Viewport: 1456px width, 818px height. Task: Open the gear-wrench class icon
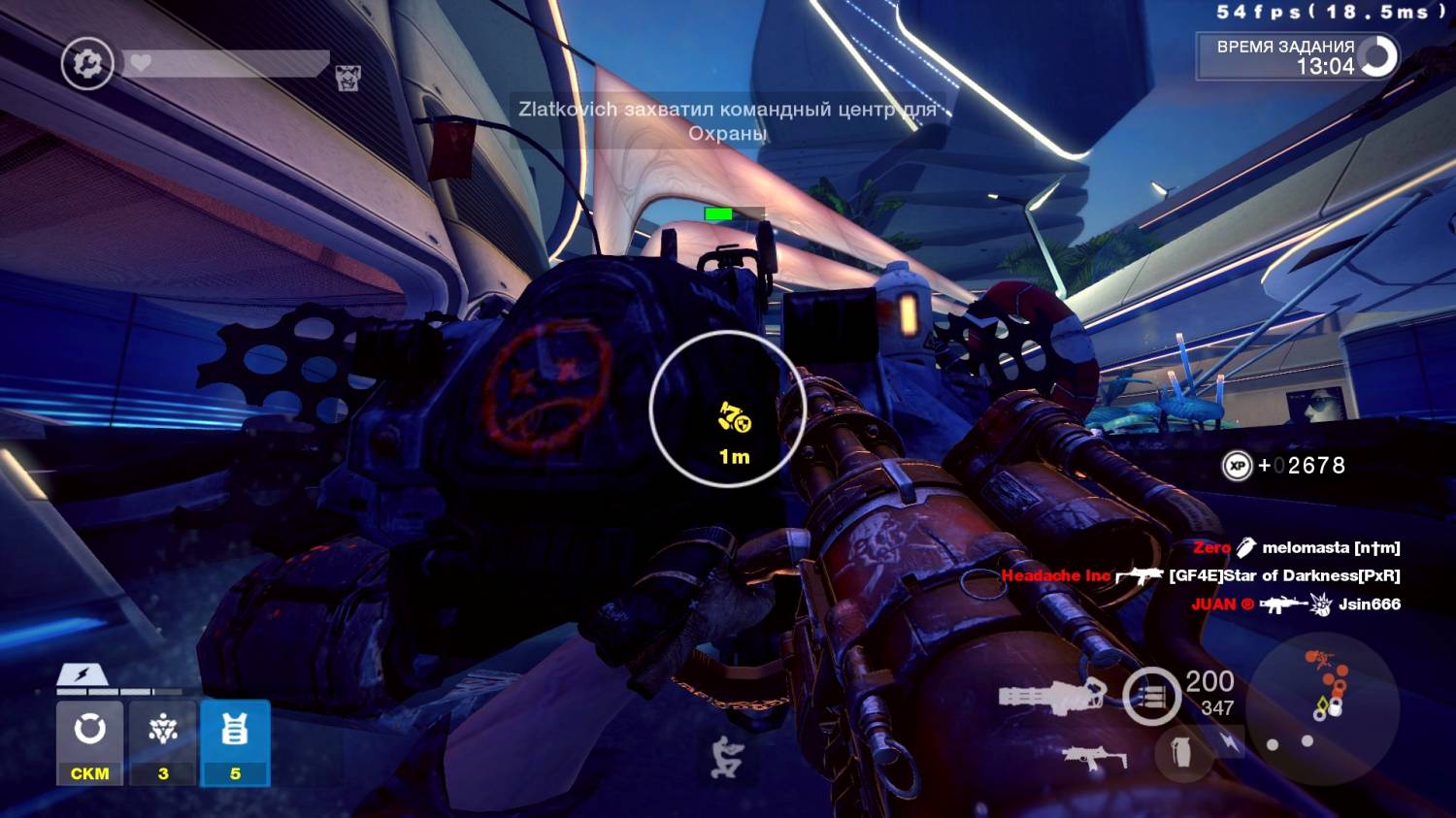pos(87,64)
